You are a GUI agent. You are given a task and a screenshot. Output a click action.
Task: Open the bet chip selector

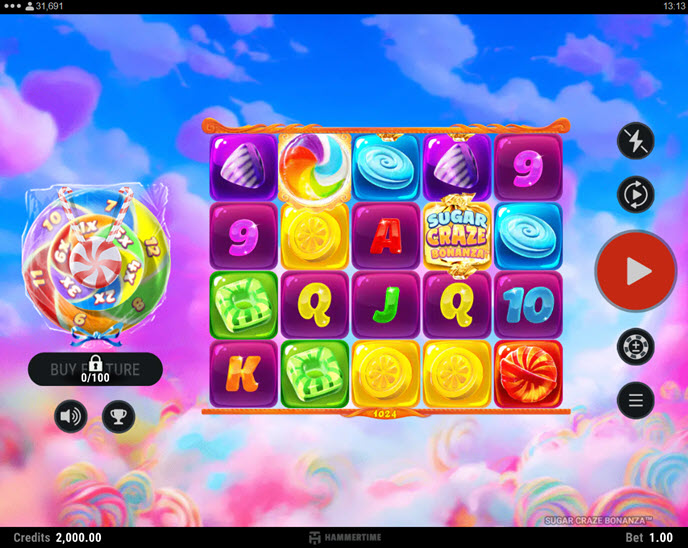coord(636,347)
